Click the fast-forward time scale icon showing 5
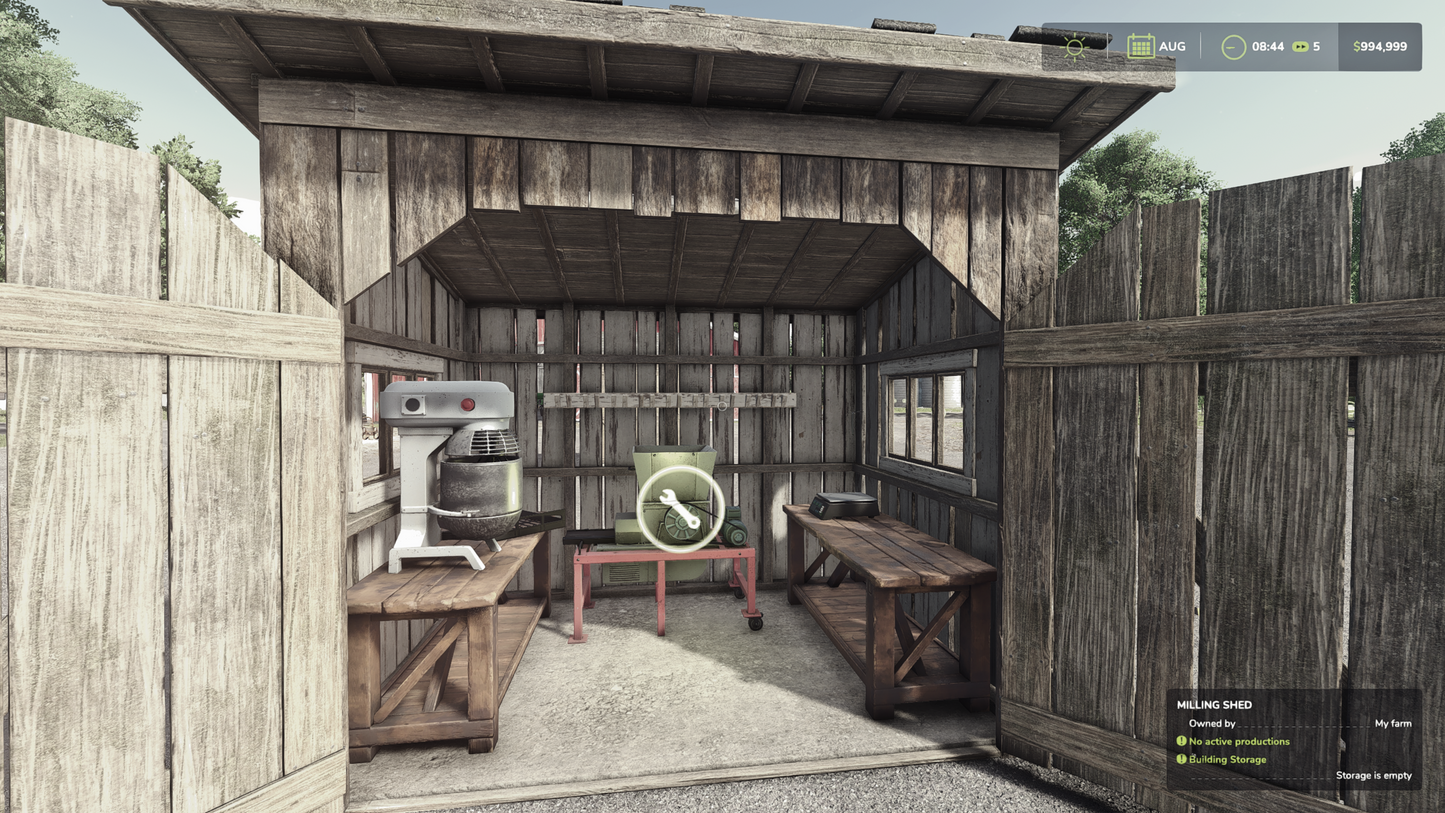This screenshot has width=1445, height=813. (1300, 45)
